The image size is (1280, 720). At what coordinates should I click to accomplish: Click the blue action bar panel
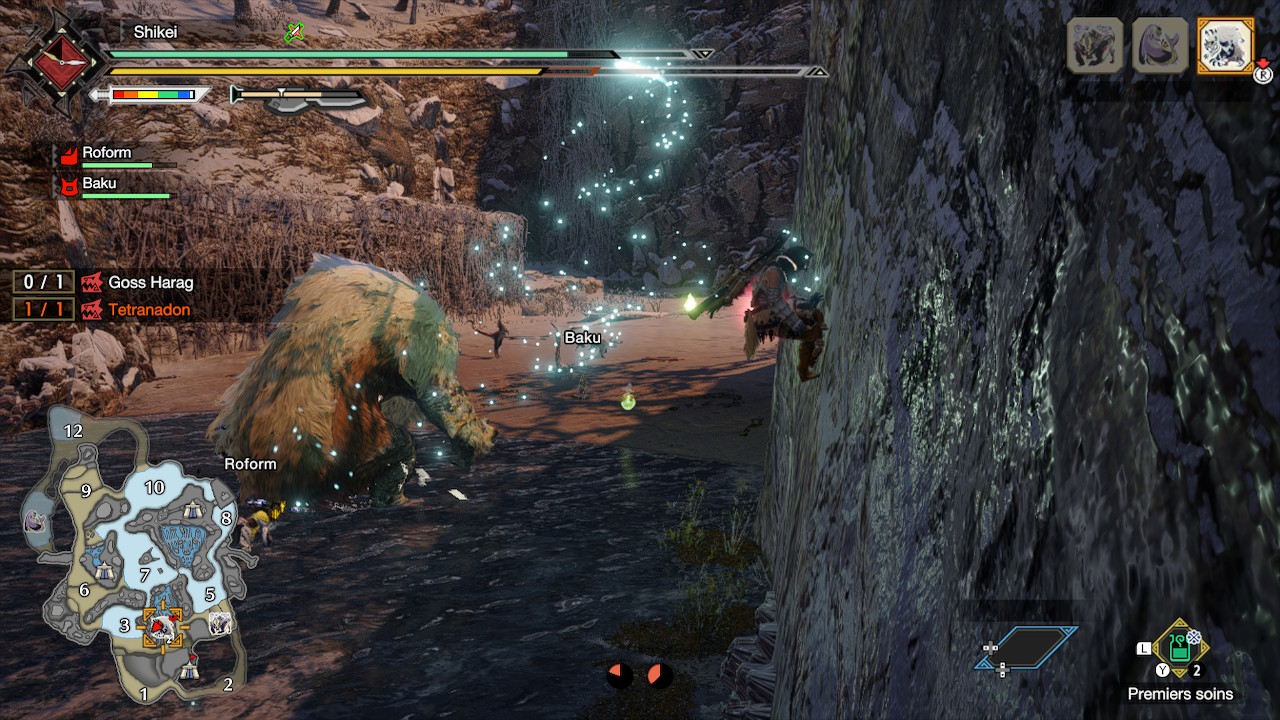coord(1027,647)
